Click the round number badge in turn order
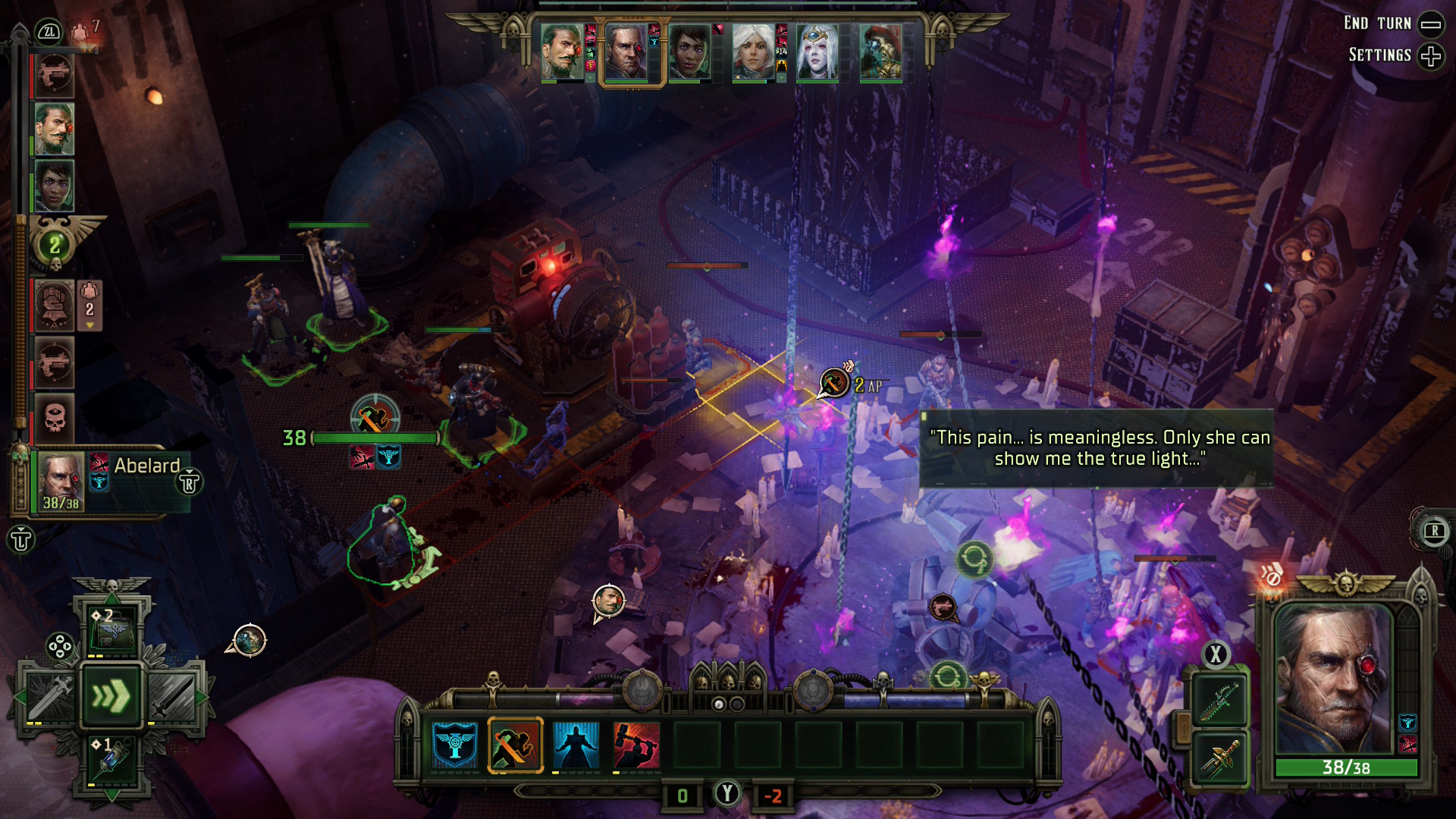 (55, 245)
